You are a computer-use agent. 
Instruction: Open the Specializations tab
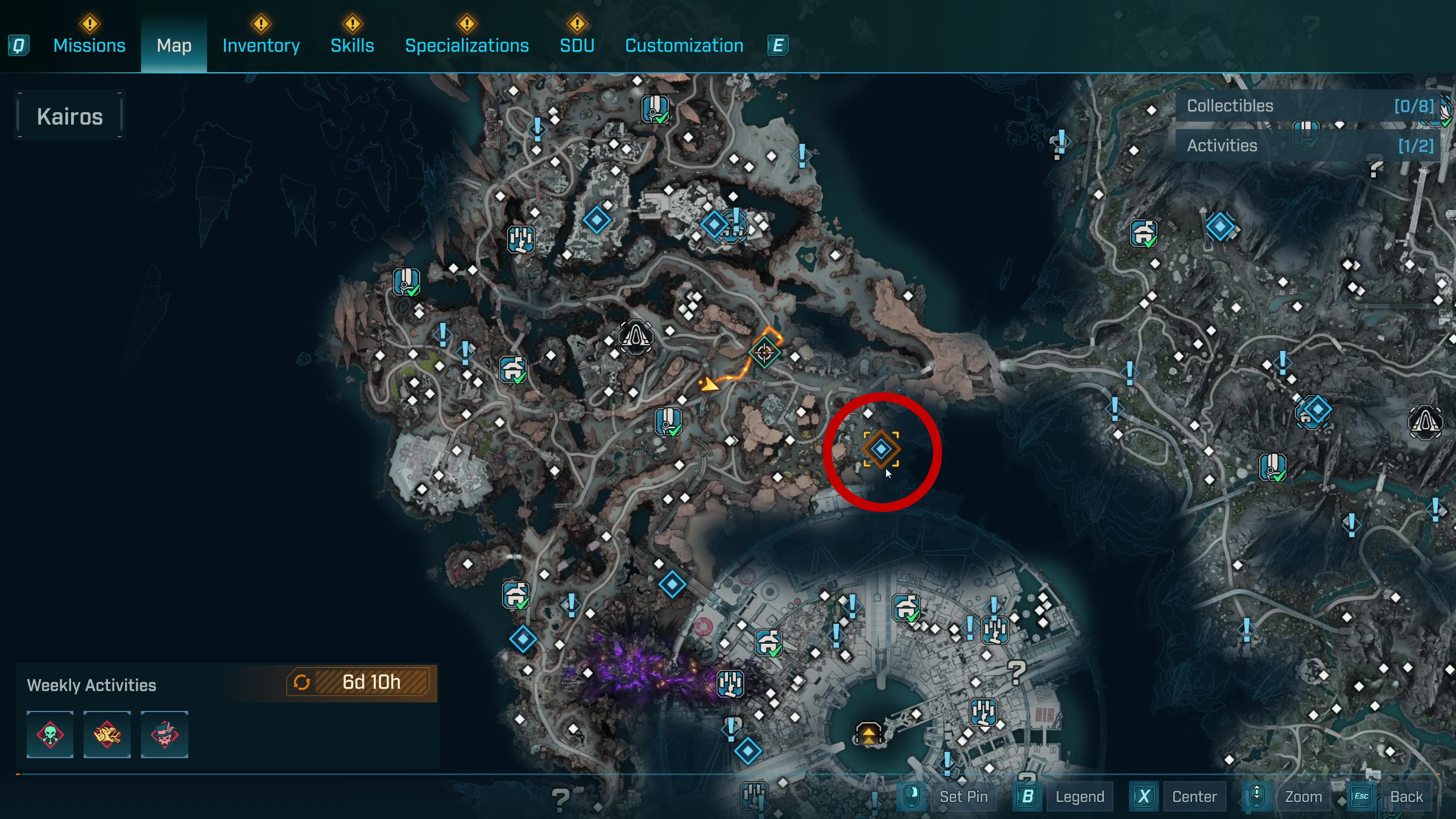pyautogui.click(x=466, y=45)
